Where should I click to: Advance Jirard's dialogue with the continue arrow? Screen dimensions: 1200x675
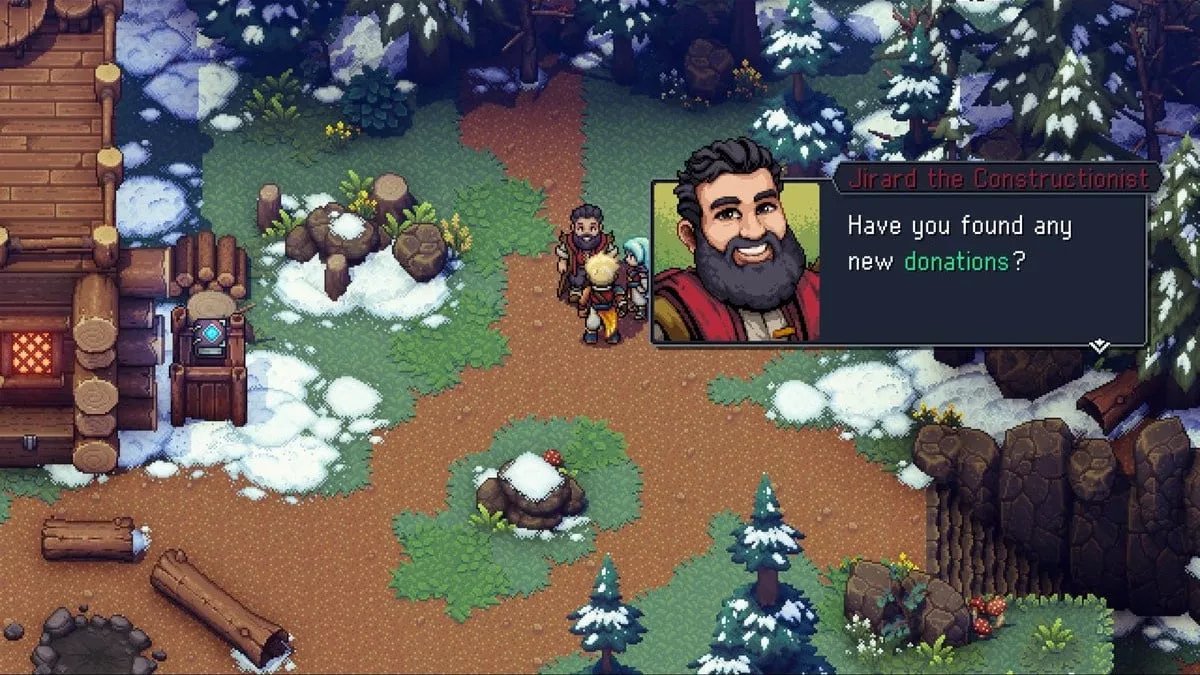[1099, 345]
